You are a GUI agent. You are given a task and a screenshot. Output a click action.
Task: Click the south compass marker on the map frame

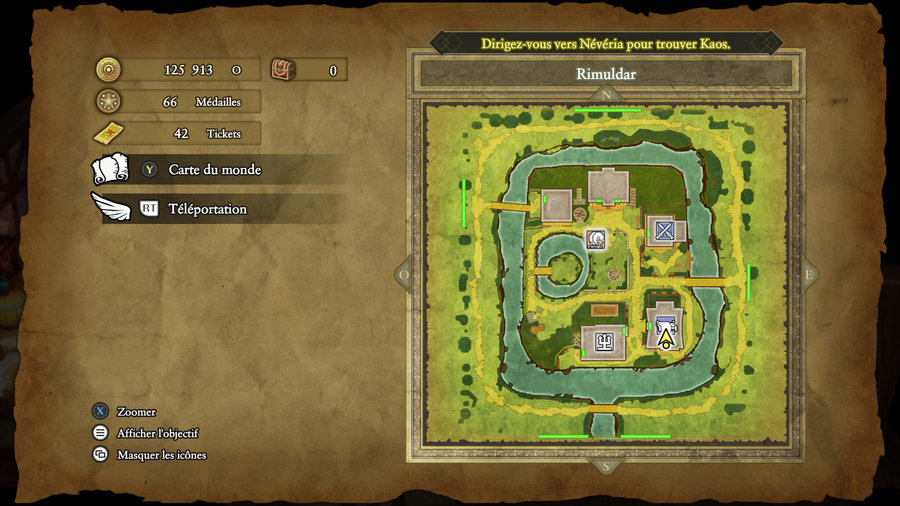click(x=606, y=466)
